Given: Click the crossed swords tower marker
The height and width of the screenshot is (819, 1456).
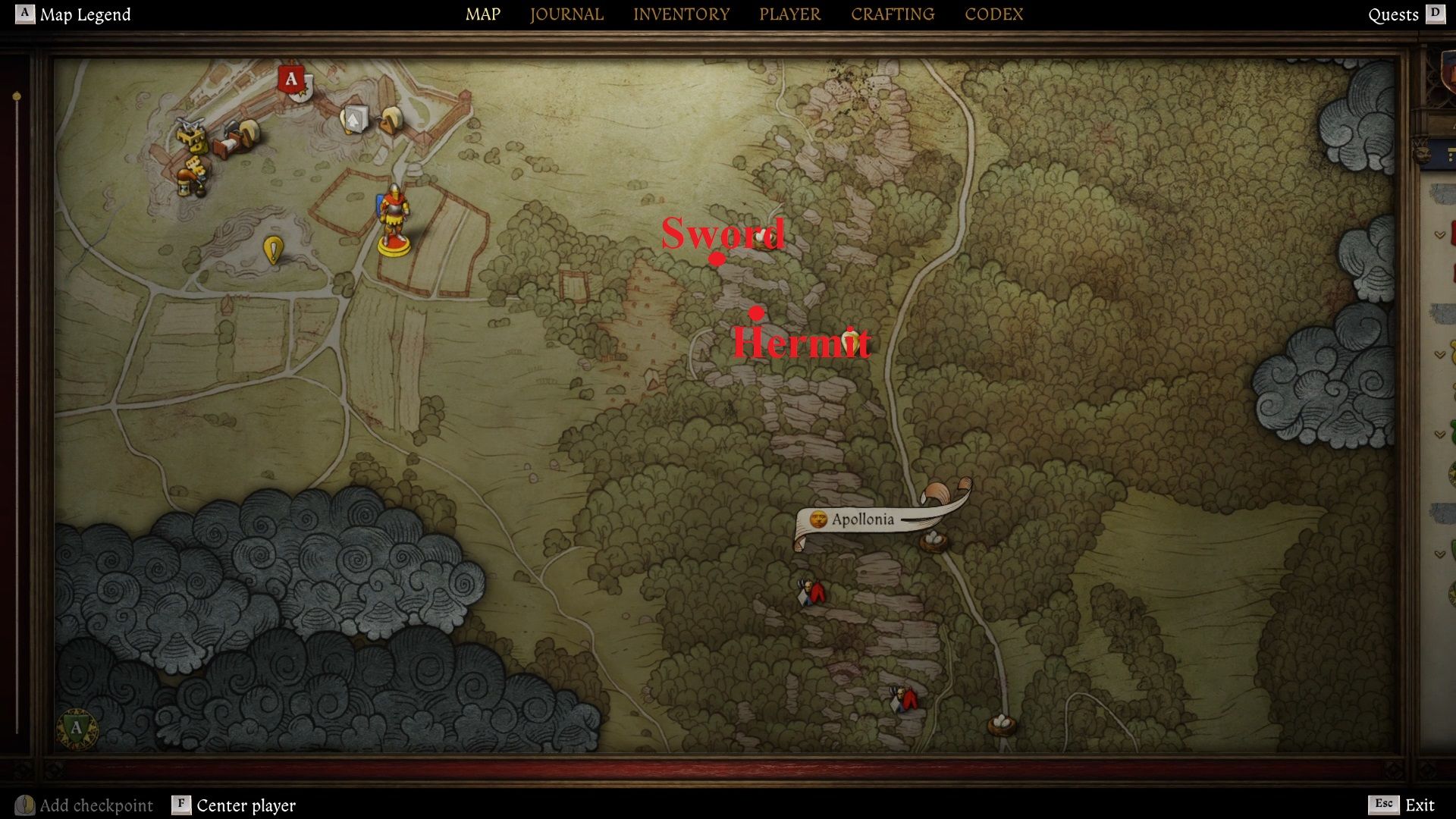Looking at the screenshot, I should pyautogui.click(x=191, y=134).
